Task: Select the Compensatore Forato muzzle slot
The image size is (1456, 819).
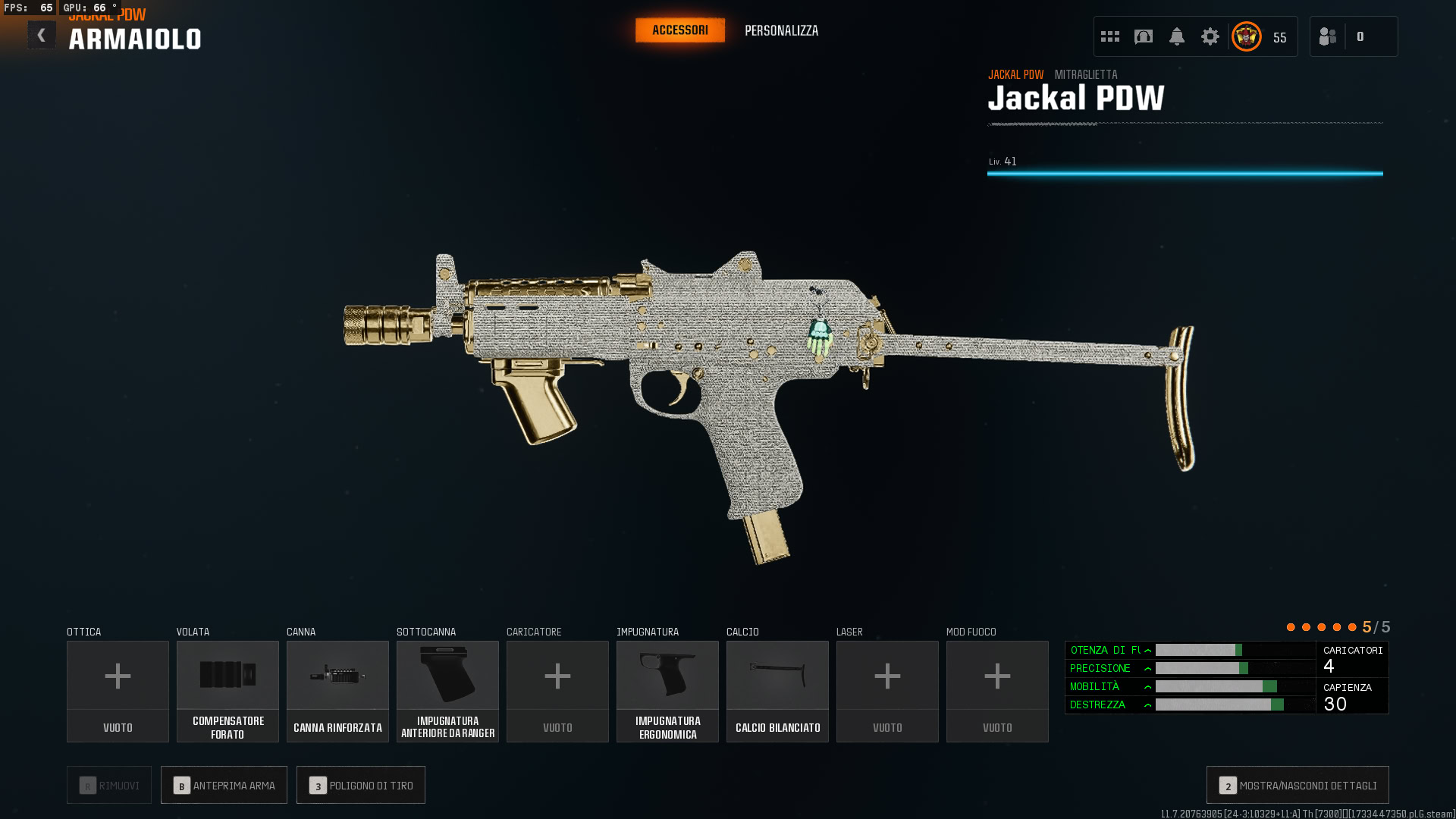Action: 227,691
